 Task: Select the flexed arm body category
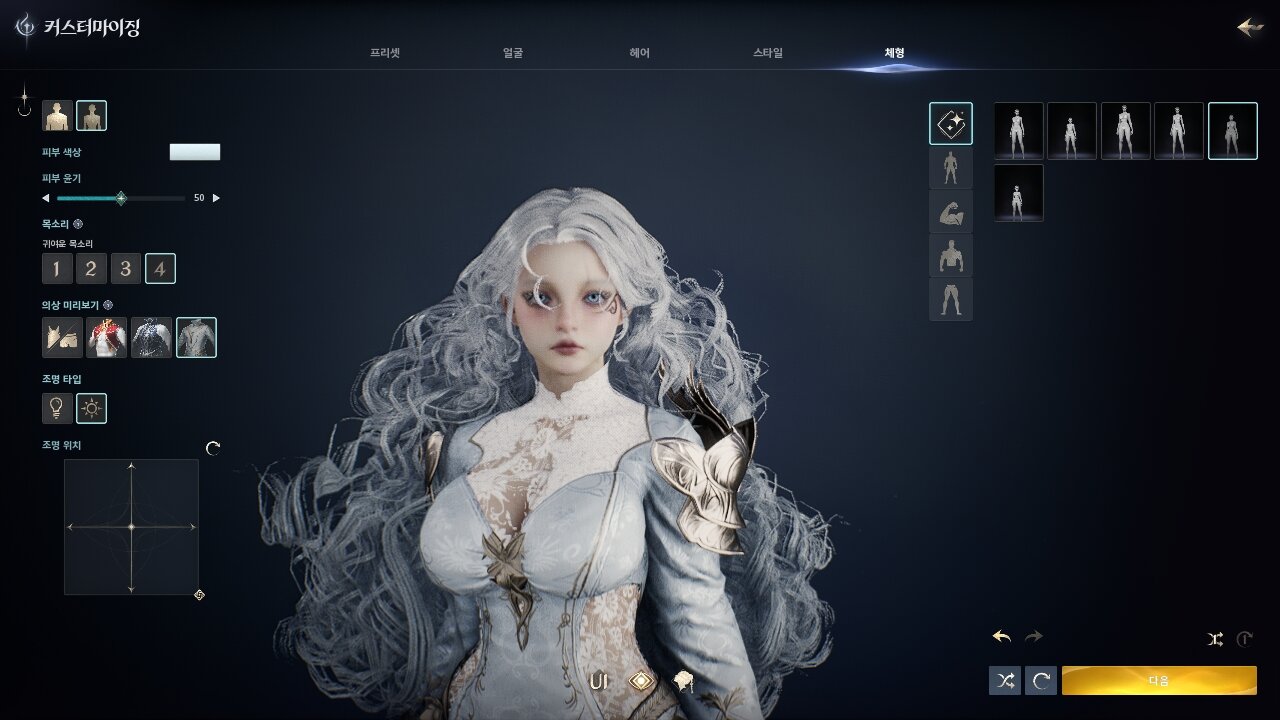click(950, 211)
